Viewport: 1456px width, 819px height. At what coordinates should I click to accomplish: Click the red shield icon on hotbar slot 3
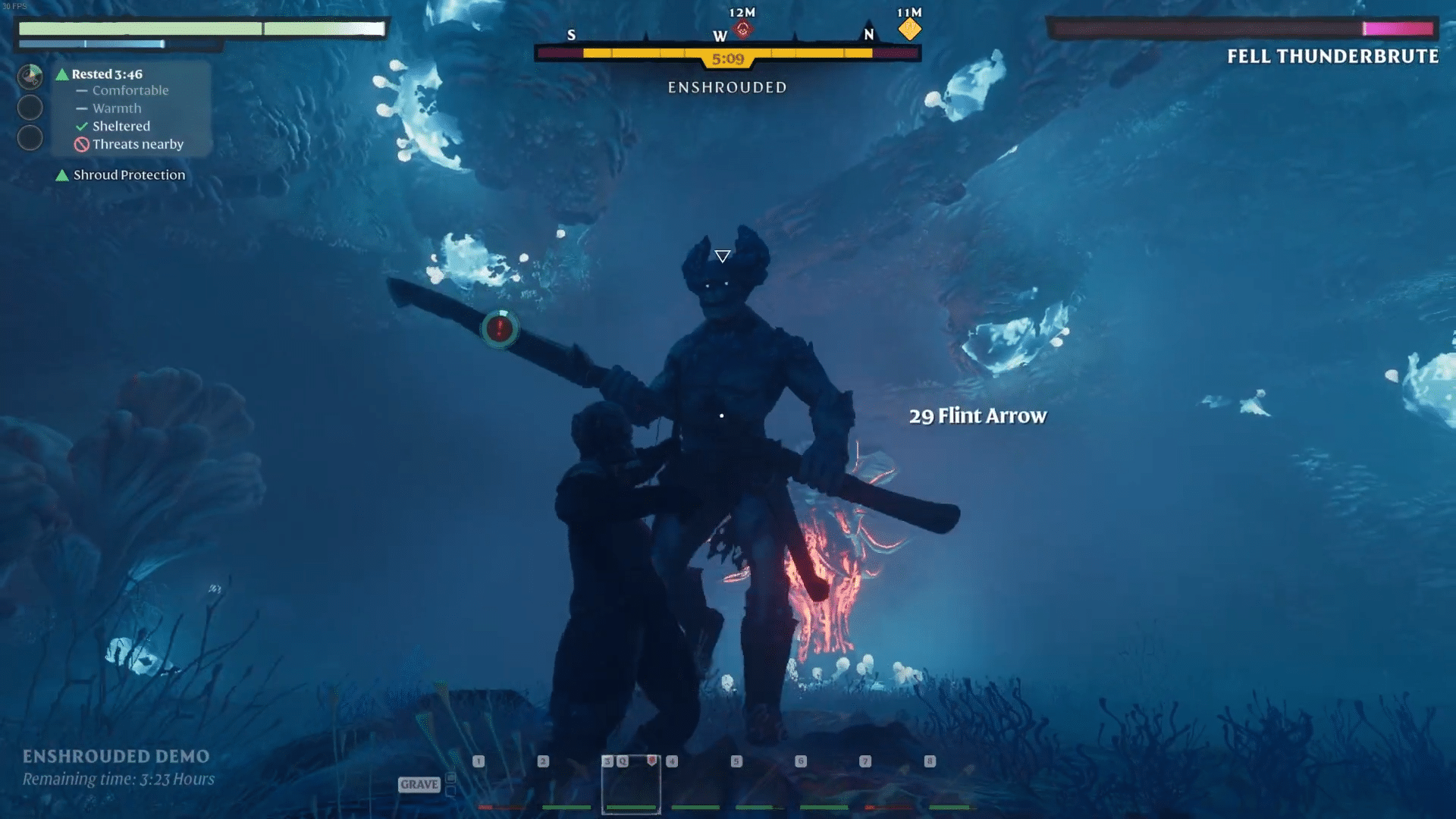click(652, 761)
